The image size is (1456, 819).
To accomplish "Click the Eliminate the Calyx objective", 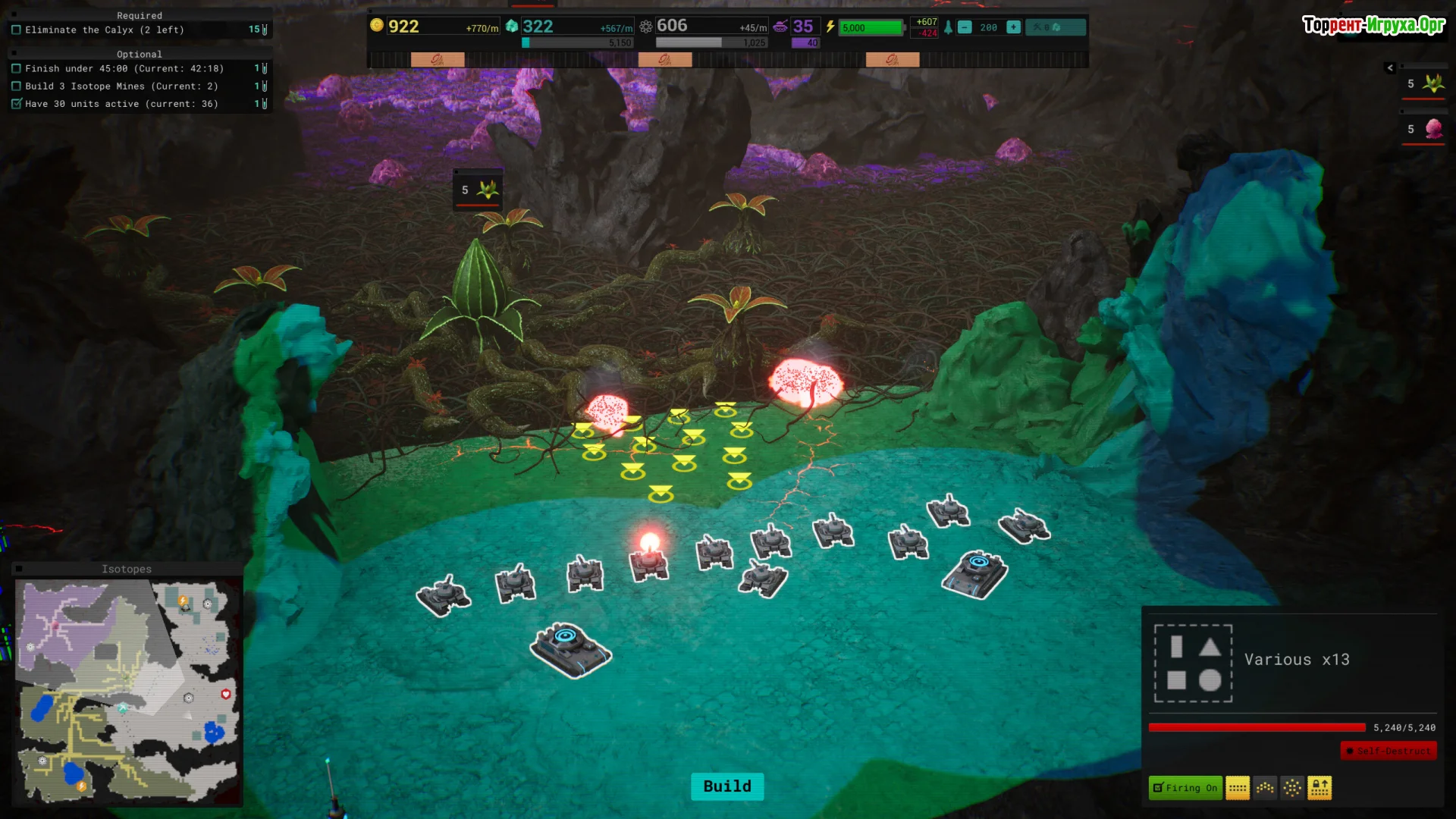I will 105,30.
